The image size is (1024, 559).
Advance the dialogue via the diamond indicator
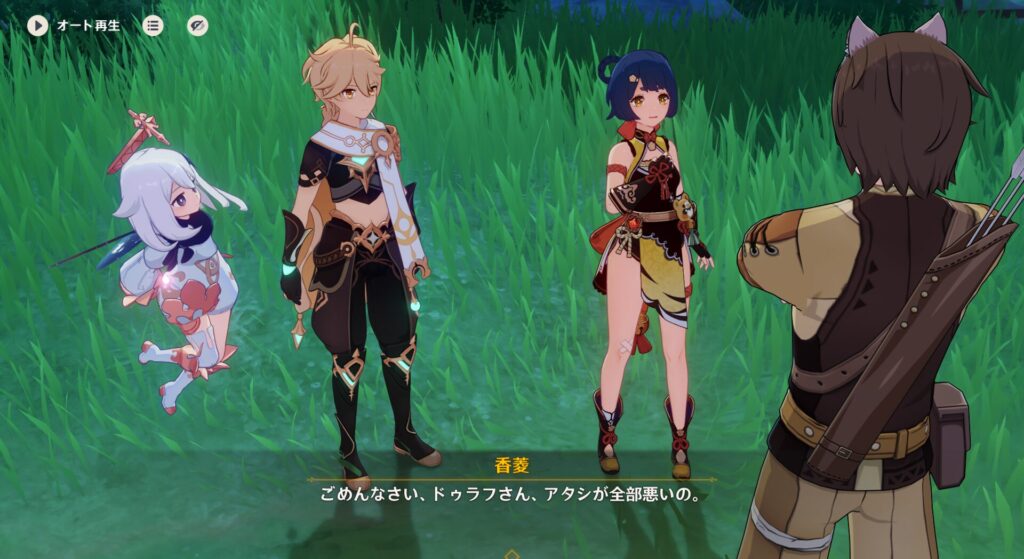pos(512,553)
